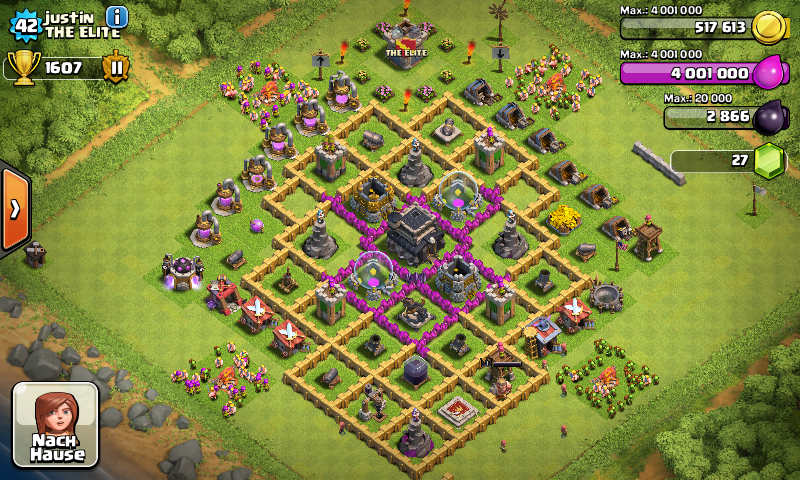Viewport: 800px width, 480px height.
Task: Open the player info for justin
Action: [117, 17]
